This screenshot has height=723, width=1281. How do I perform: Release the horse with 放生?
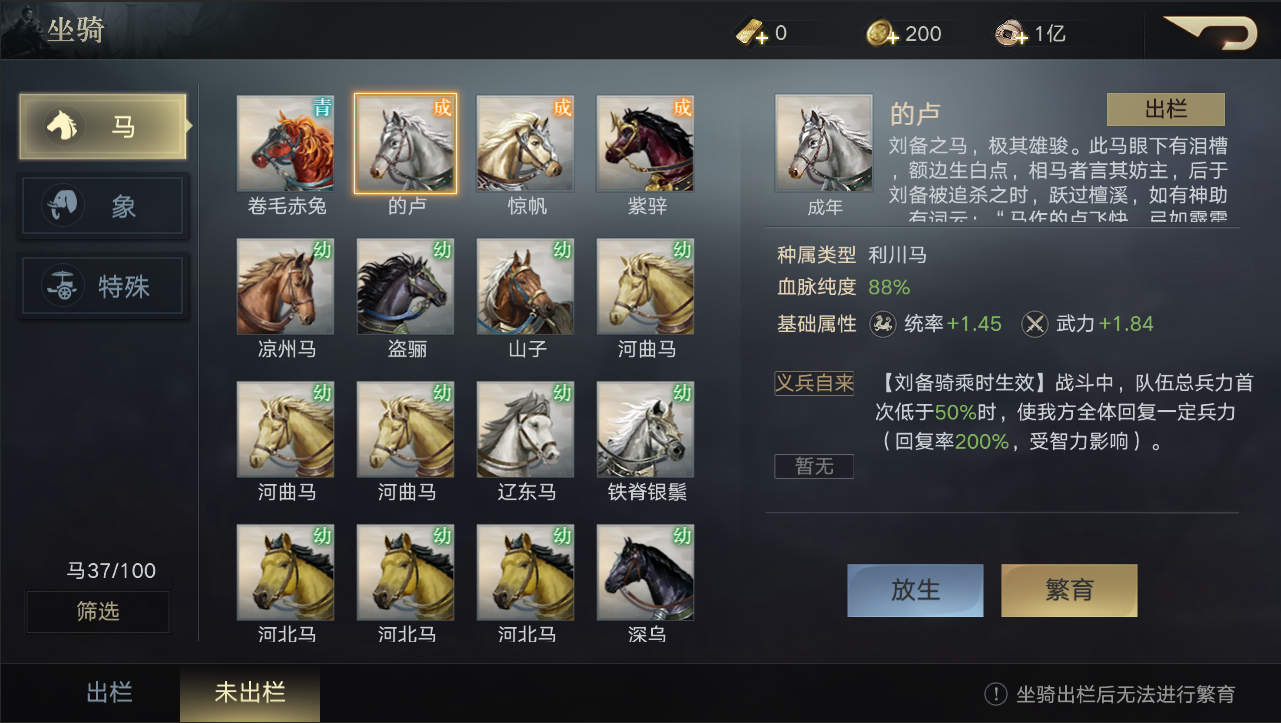915,590
